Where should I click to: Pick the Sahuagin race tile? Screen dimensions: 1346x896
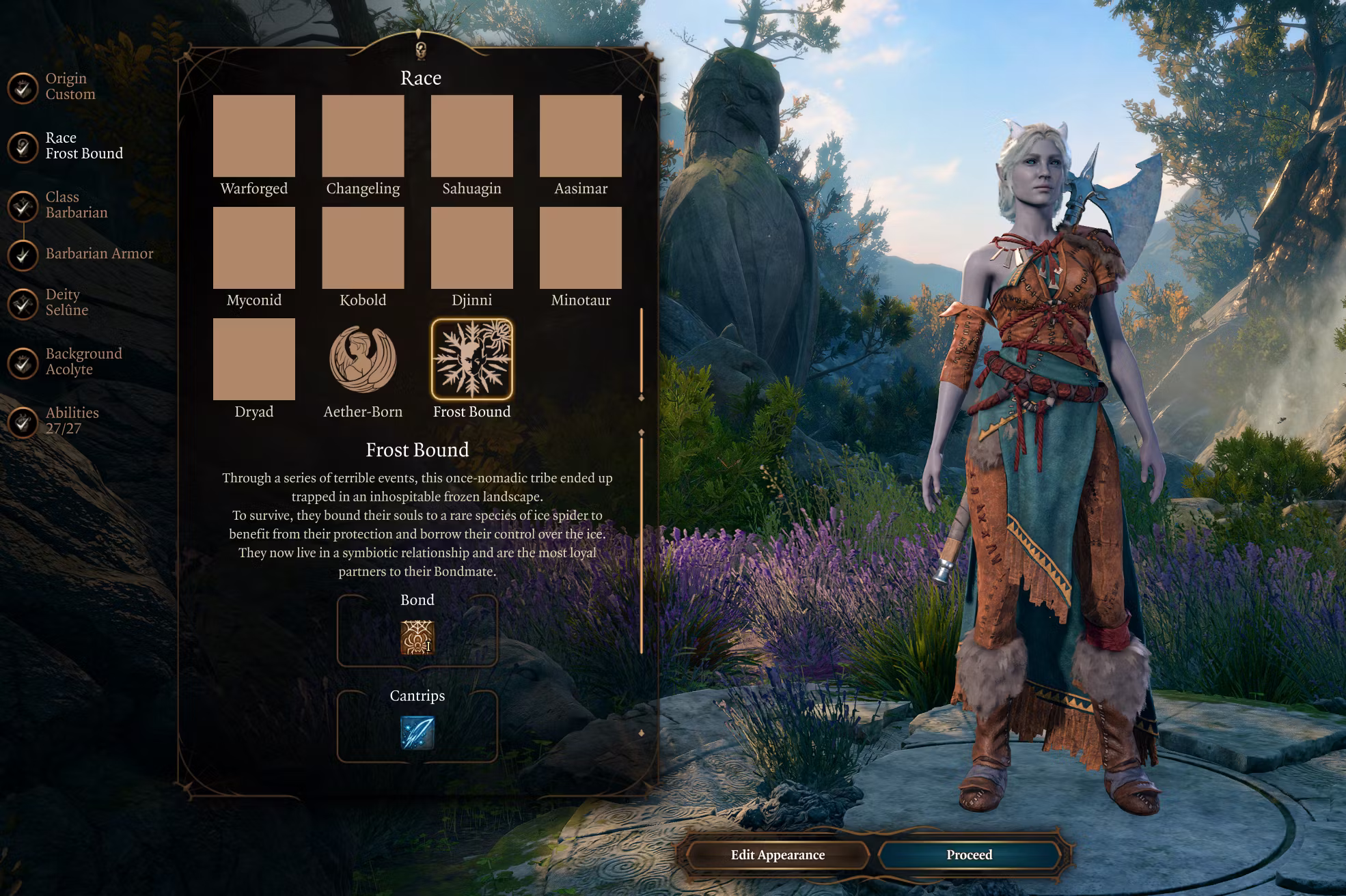(x=471, y=136)
